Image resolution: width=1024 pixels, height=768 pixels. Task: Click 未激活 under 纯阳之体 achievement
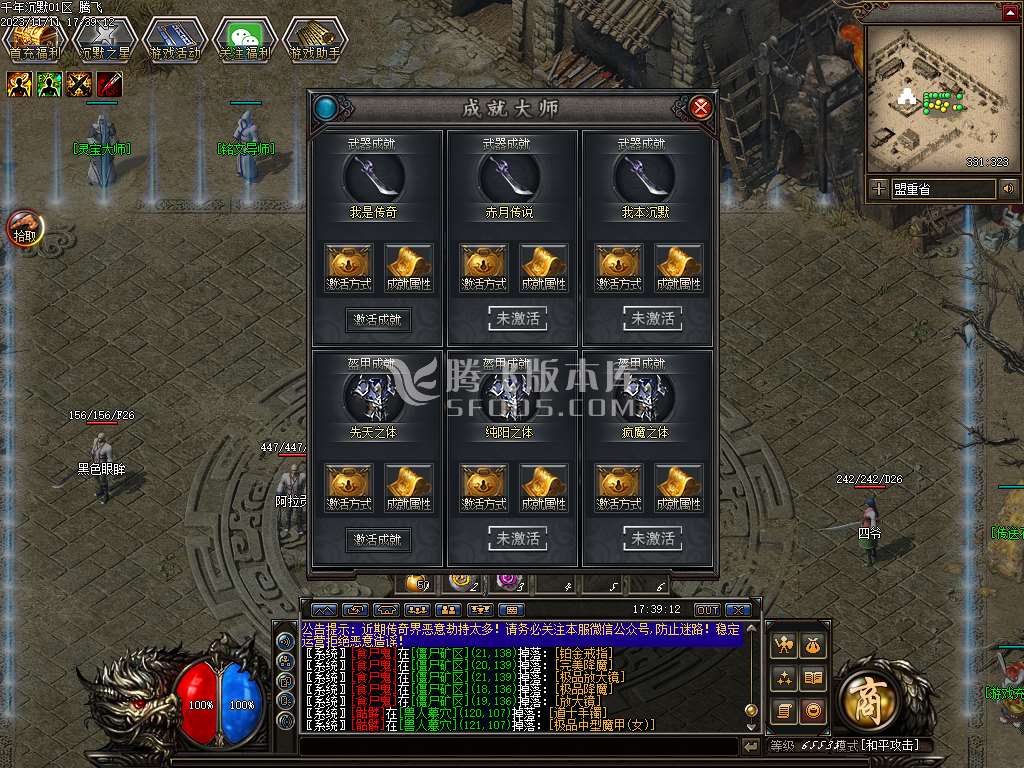(517, 539)
